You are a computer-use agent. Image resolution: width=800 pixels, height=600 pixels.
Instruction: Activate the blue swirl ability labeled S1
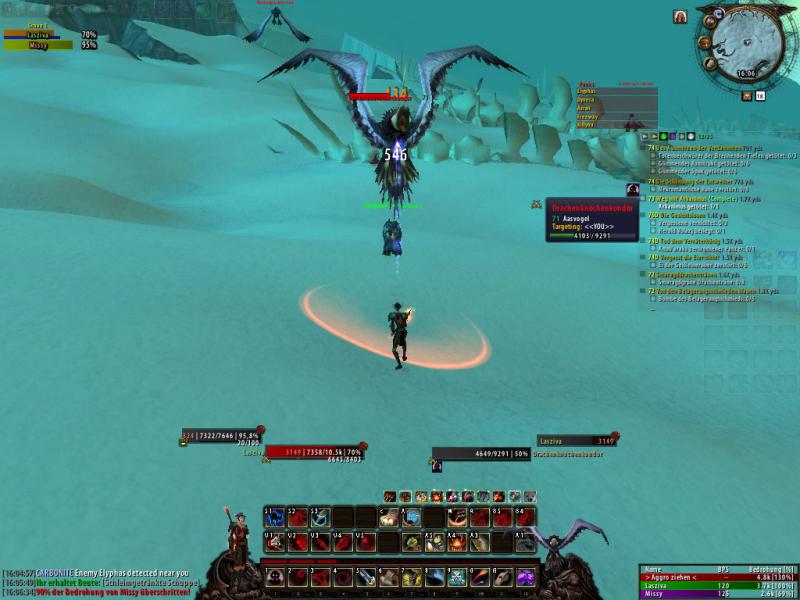274,517
